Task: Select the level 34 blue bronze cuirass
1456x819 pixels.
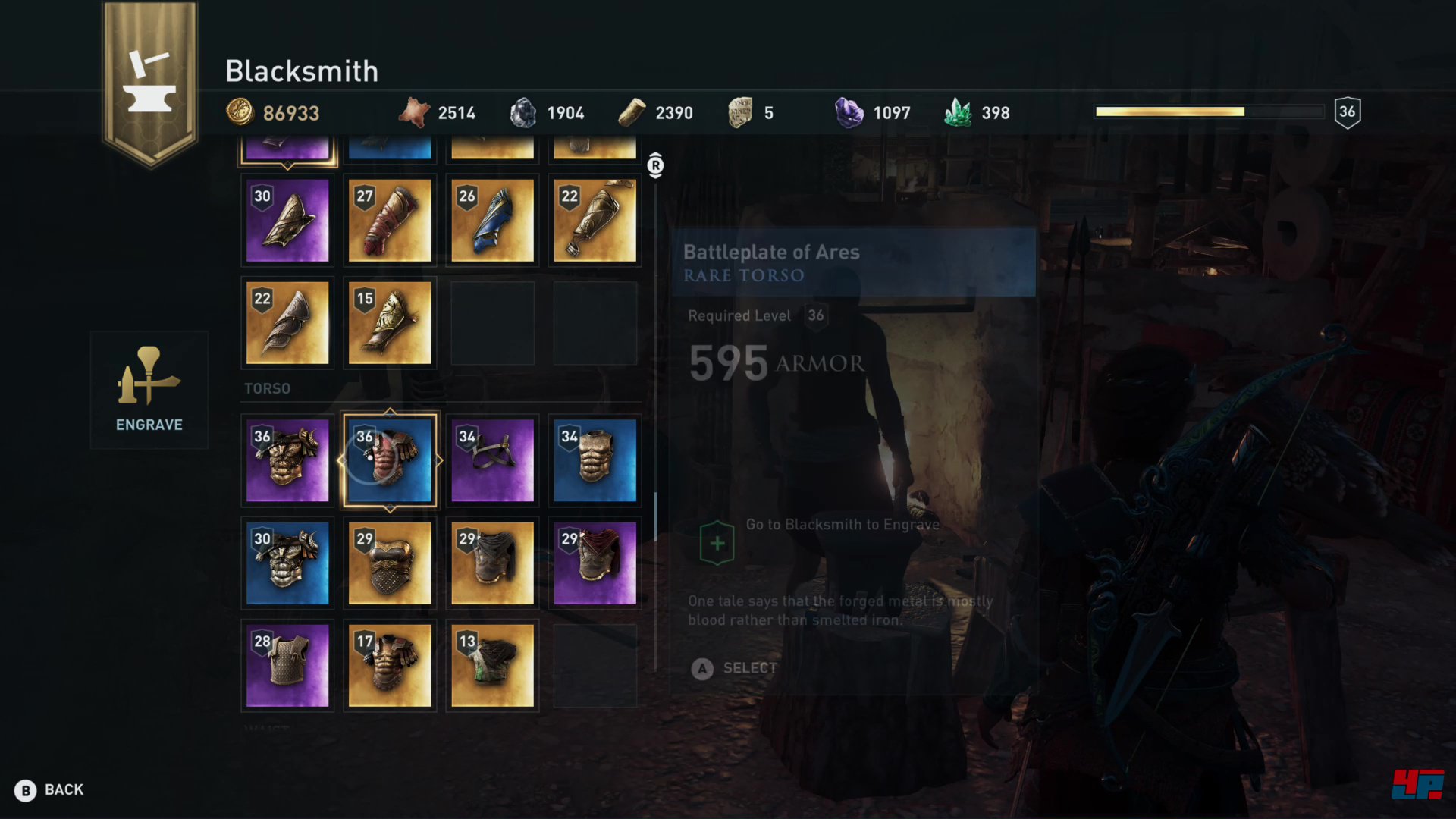Action: [x=595, y=461]
